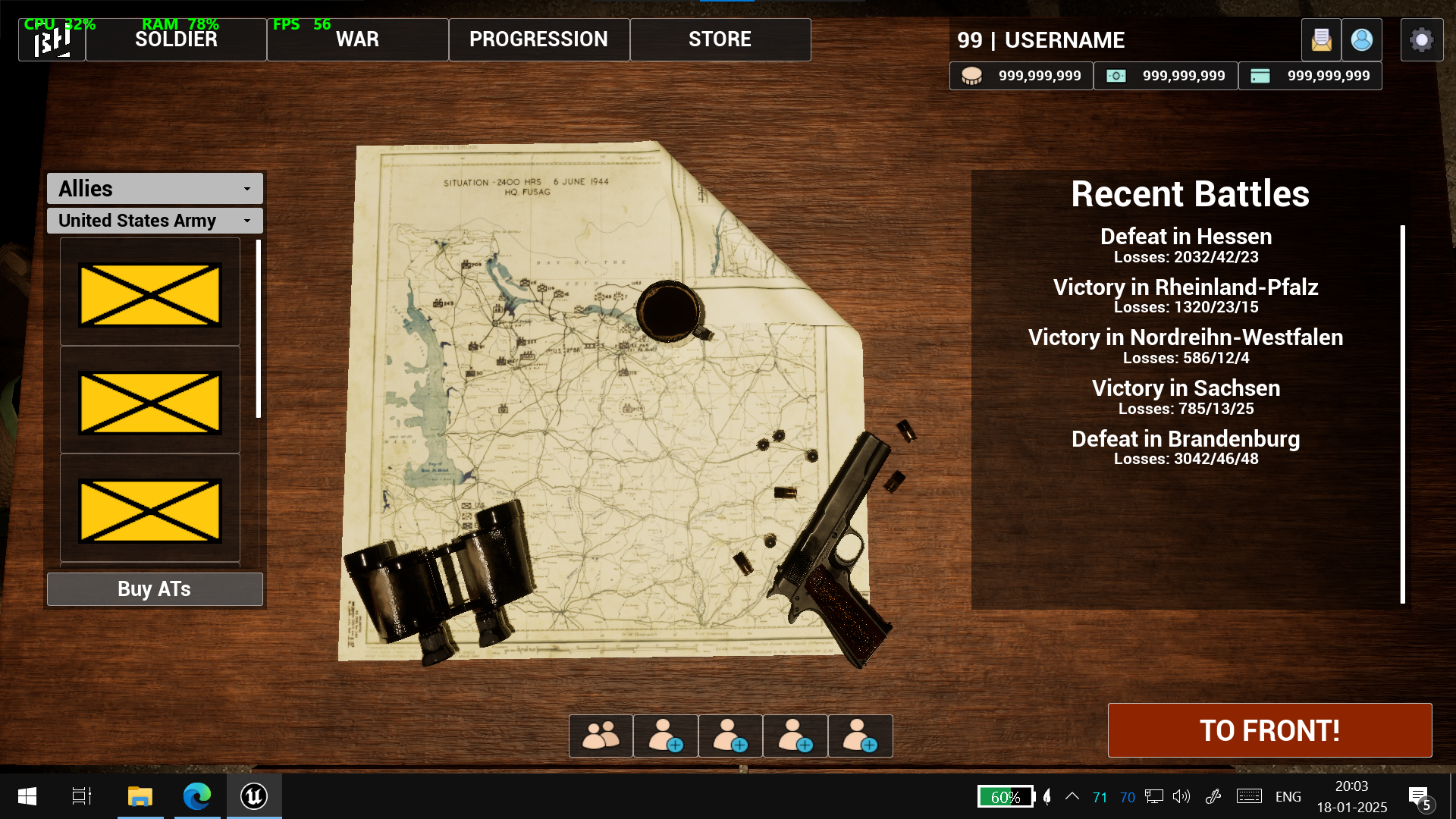This screenshot has height=819, width=1456.
Task: Expand the United States Army dropdown
Action: coord(155,221)
